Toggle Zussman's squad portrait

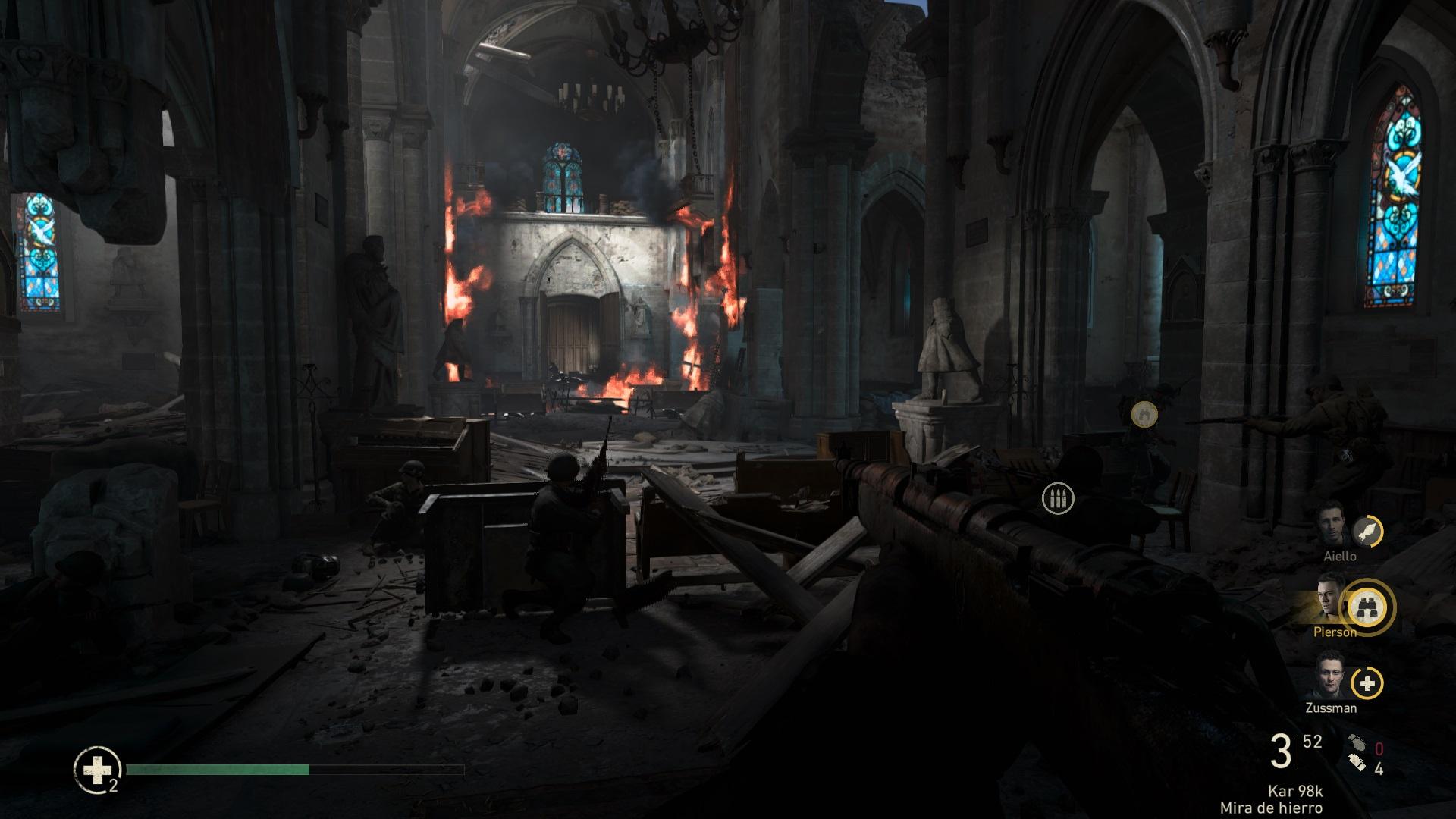click(x=1331, y=679)
